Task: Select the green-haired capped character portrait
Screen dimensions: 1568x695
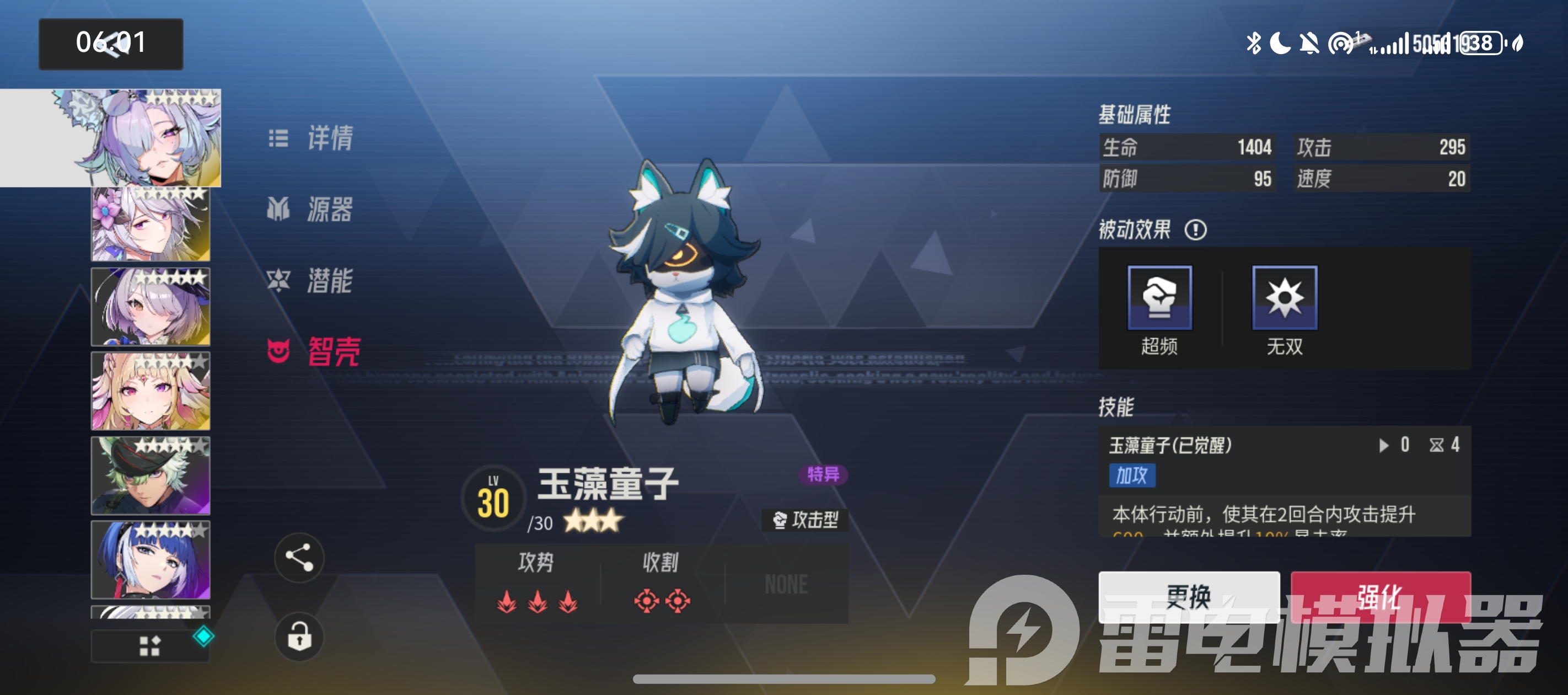Action: pyautogui.click(x=151, y=475)
